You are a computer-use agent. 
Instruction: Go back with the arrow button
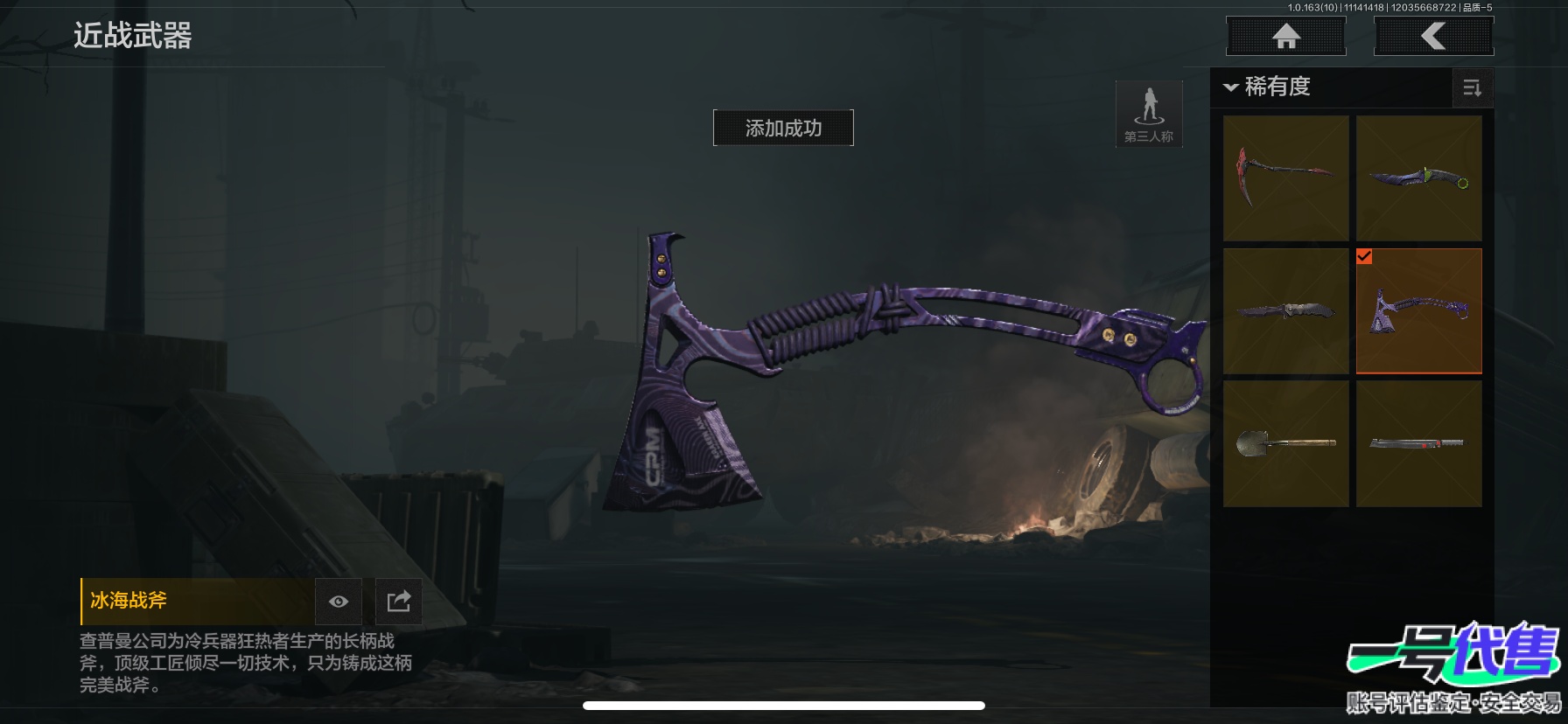pos(1433,37)
